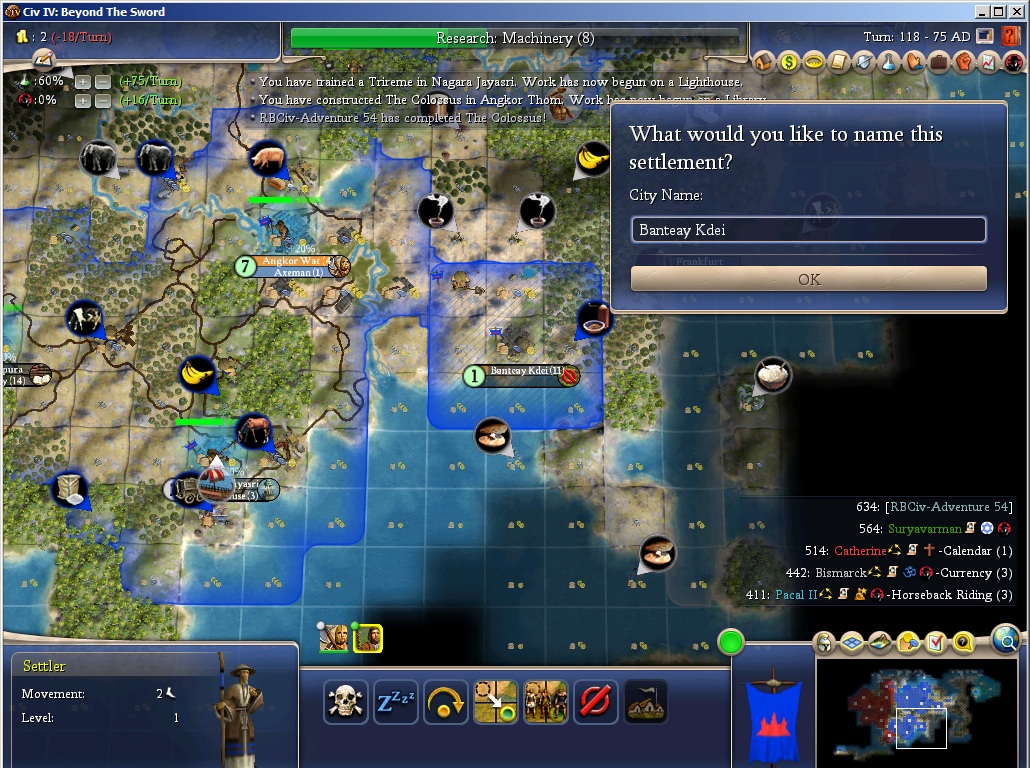Choose the skip turn curved-arrow action

pyautogui.click(x=446, y=702)
